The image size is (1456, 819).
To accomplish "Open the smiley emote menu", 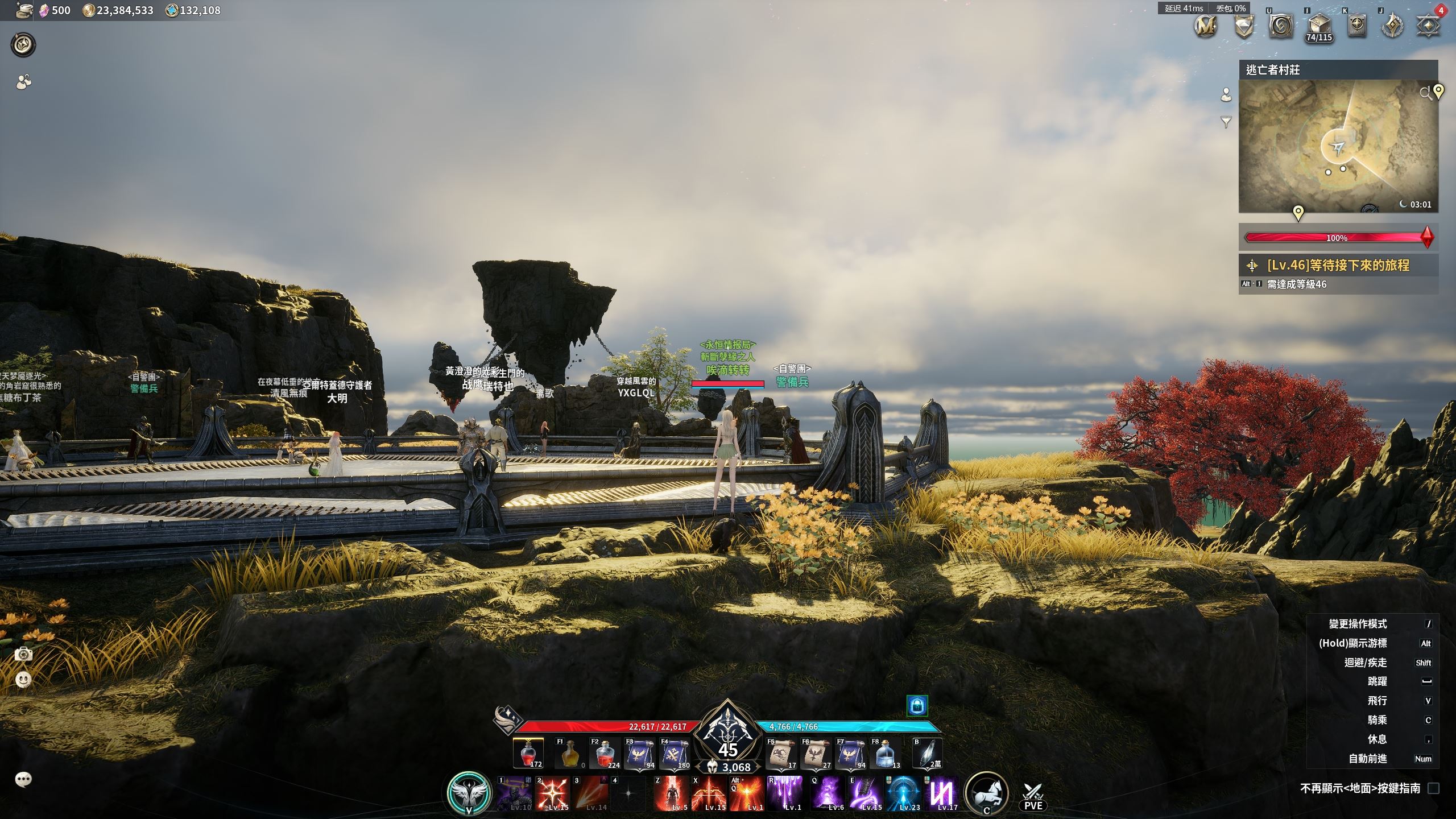I will (23, 679).
